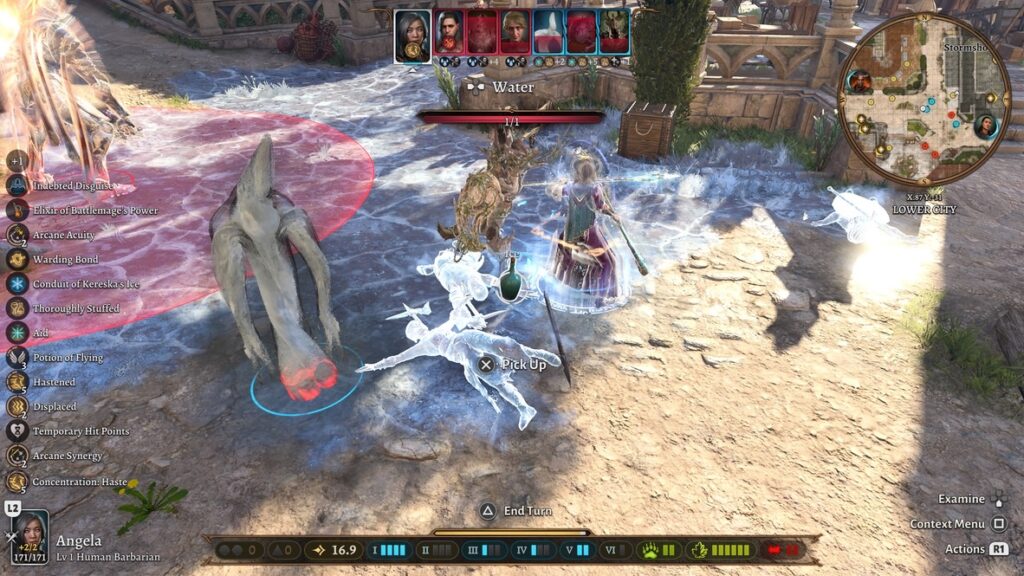Expand the +1 extra statuses indicator

click(17, 161)
